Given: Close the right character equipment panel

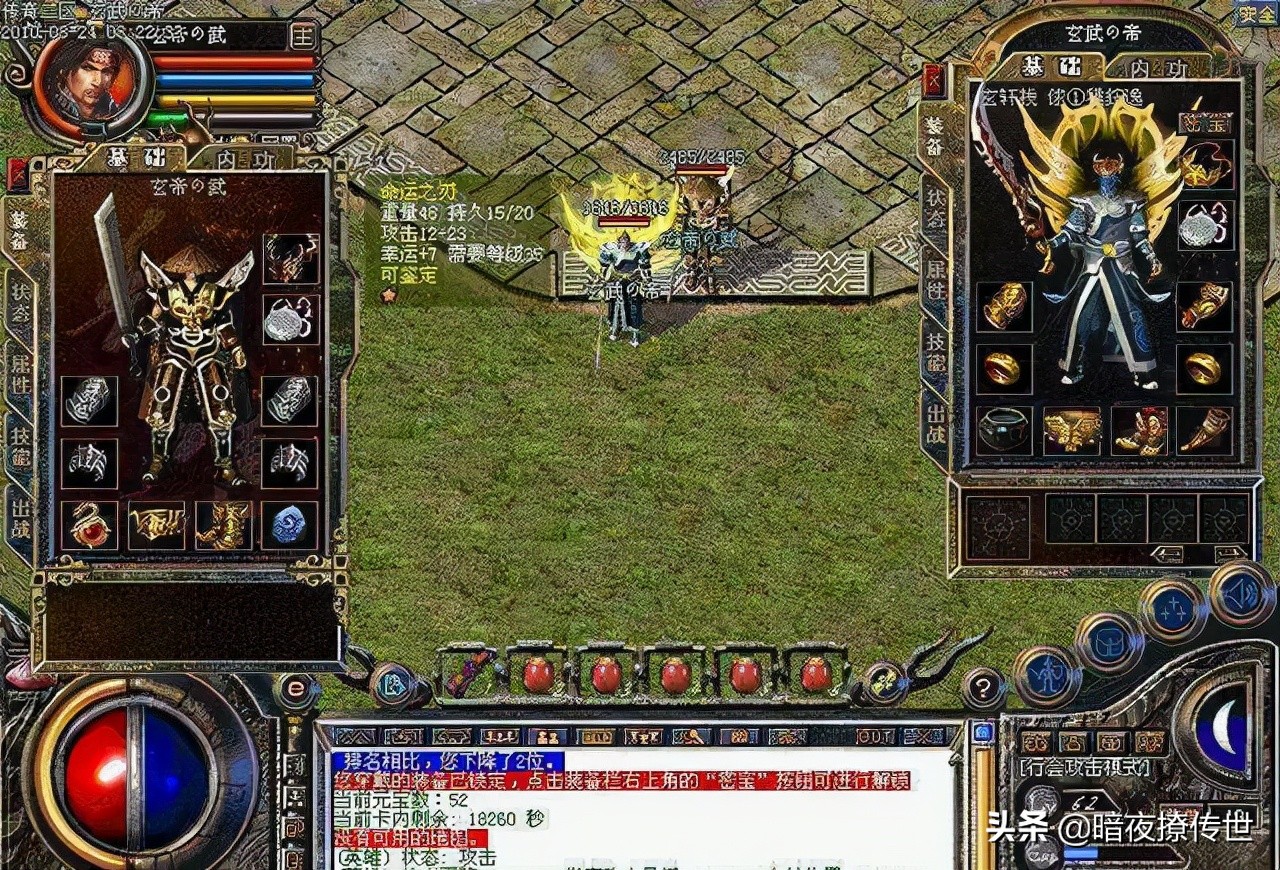Looking at the screenshot, I should coord(934,79).
